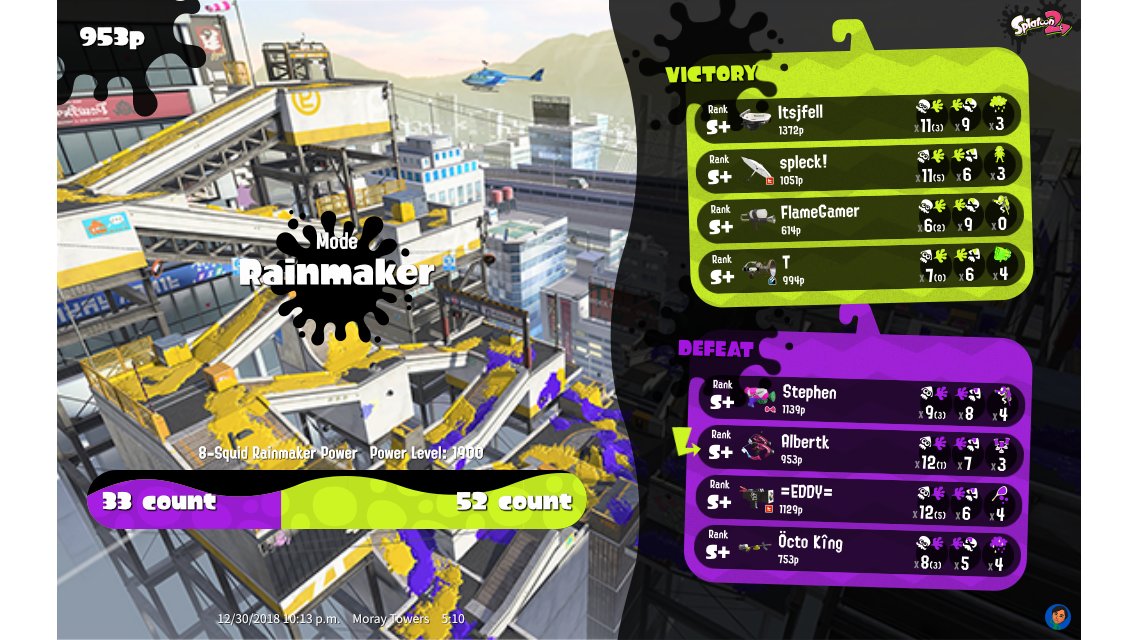Select Öcto Kîng's result row

(x=860, y=549)
